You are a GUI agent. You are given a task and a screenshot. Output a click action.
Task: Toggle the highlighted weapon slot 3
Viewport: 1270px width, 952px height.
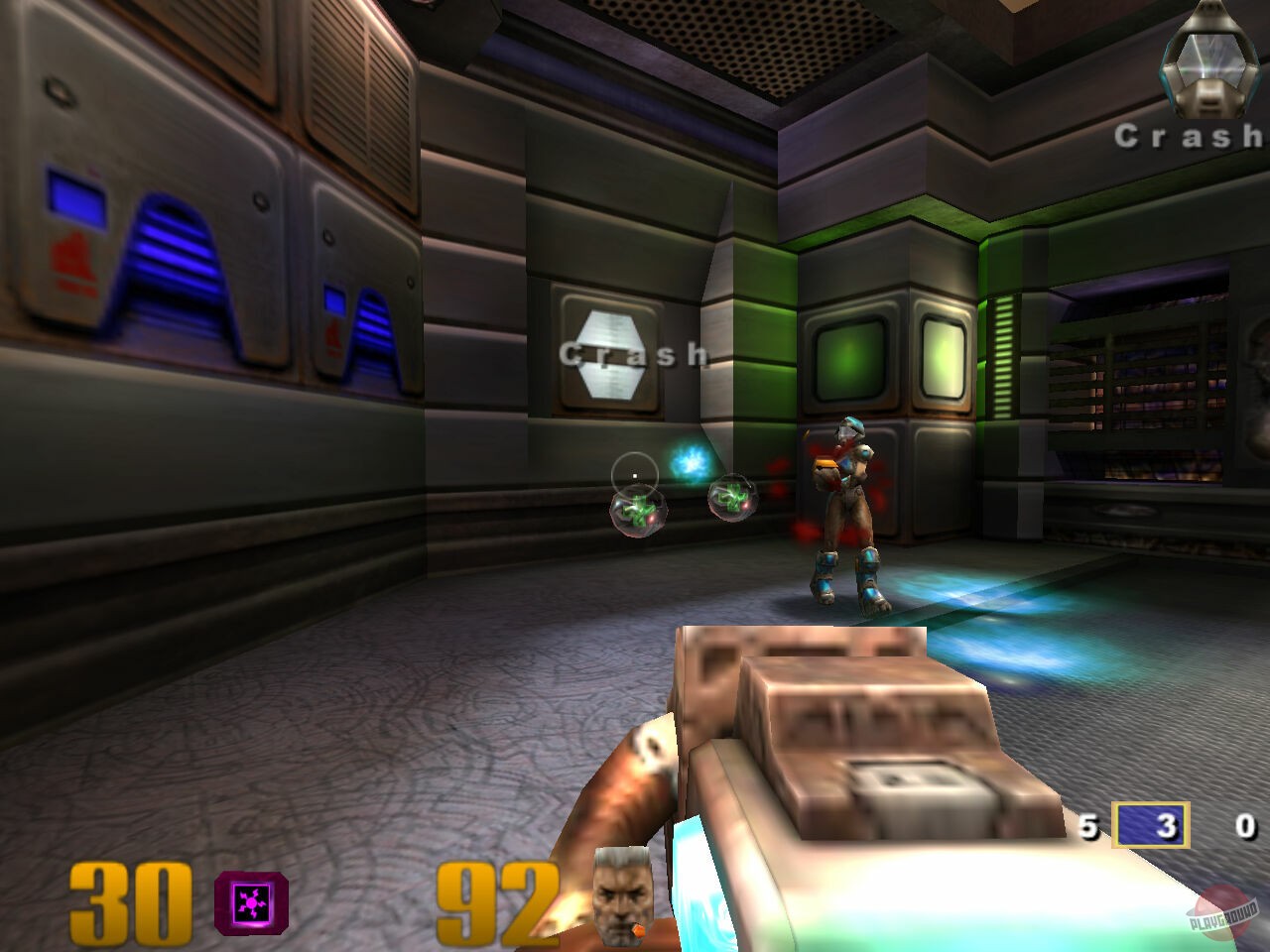[x=1152, y=824]
